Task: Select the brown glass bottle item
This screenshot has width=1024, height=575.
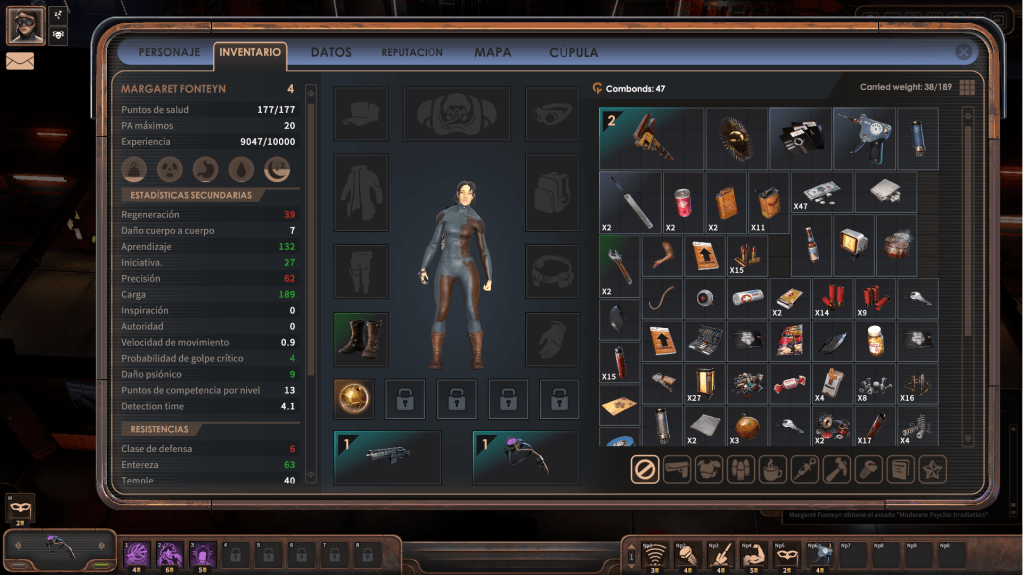Action: tap(811, 243)
